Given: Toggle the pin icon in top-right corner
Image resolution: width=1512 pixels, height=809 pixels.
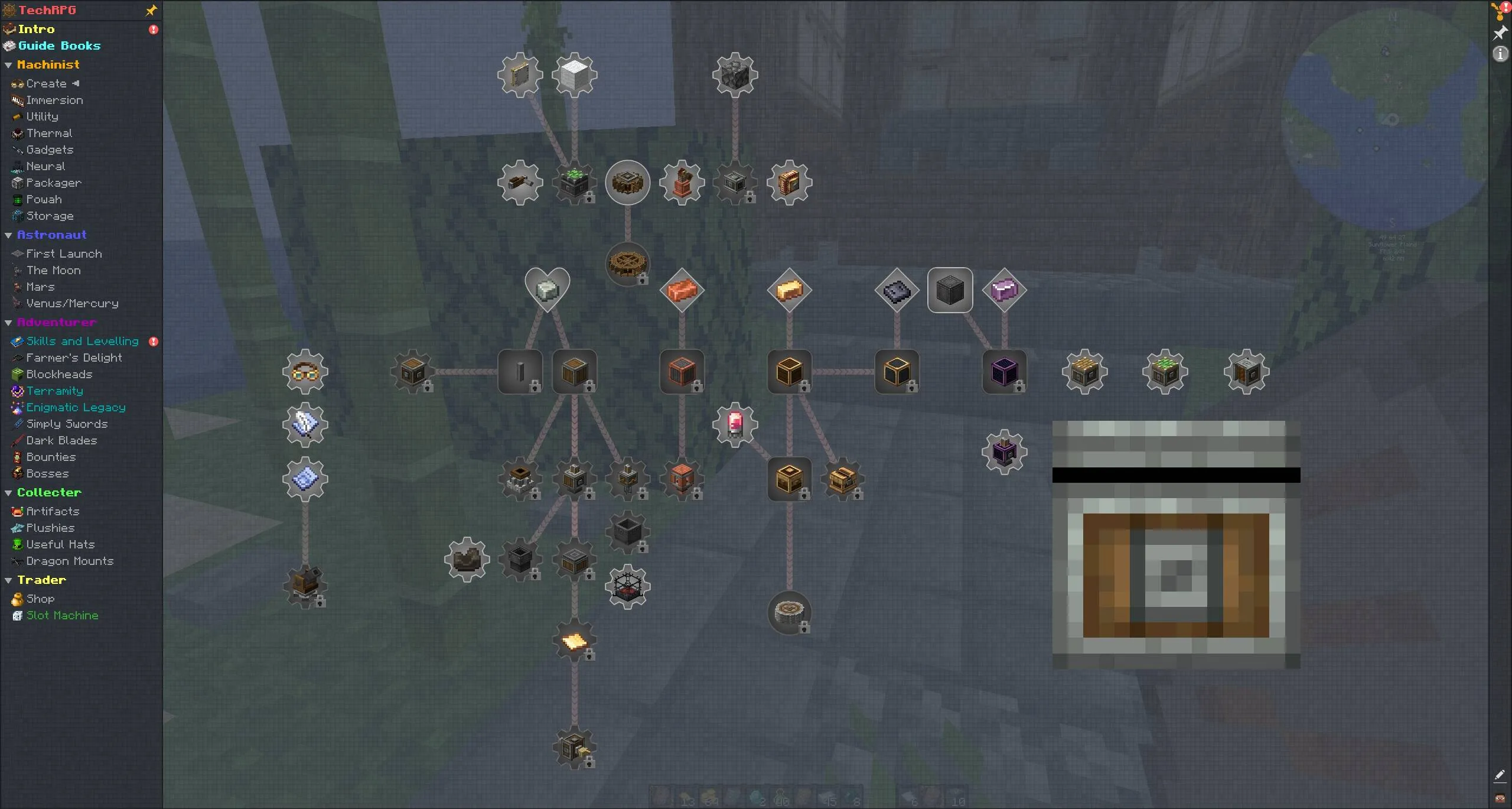Looking at the screenshot, I should pos(1500,33).
